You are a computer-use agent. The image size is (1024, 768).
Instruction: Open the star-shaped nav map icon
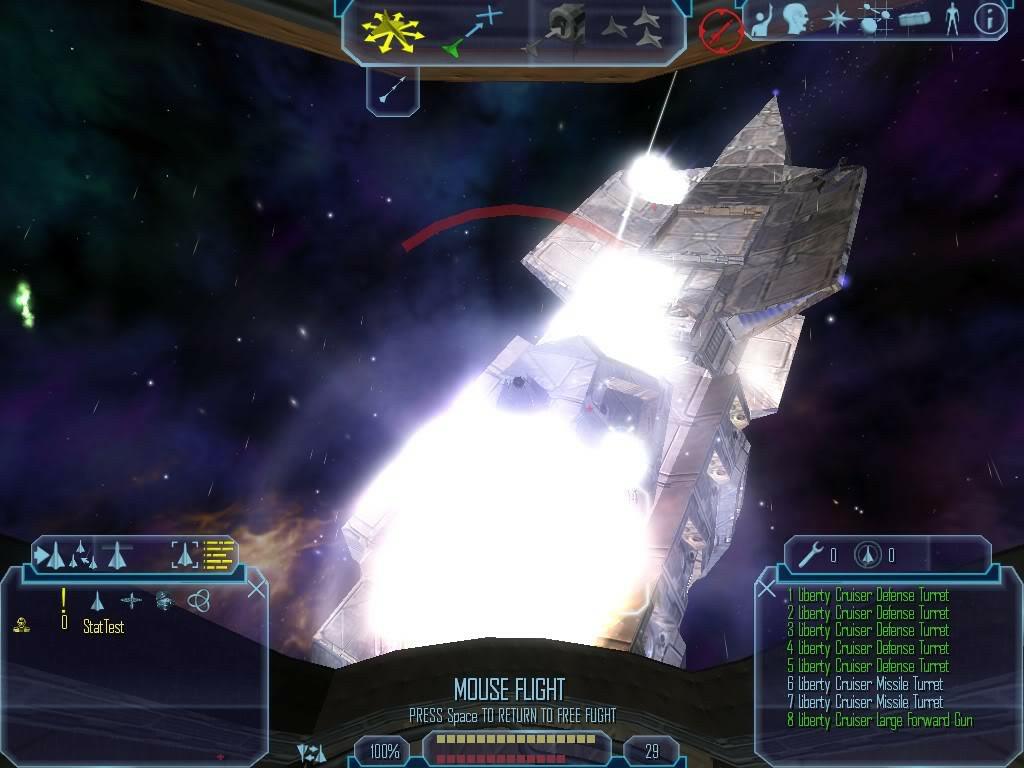(x=835, y=19)
